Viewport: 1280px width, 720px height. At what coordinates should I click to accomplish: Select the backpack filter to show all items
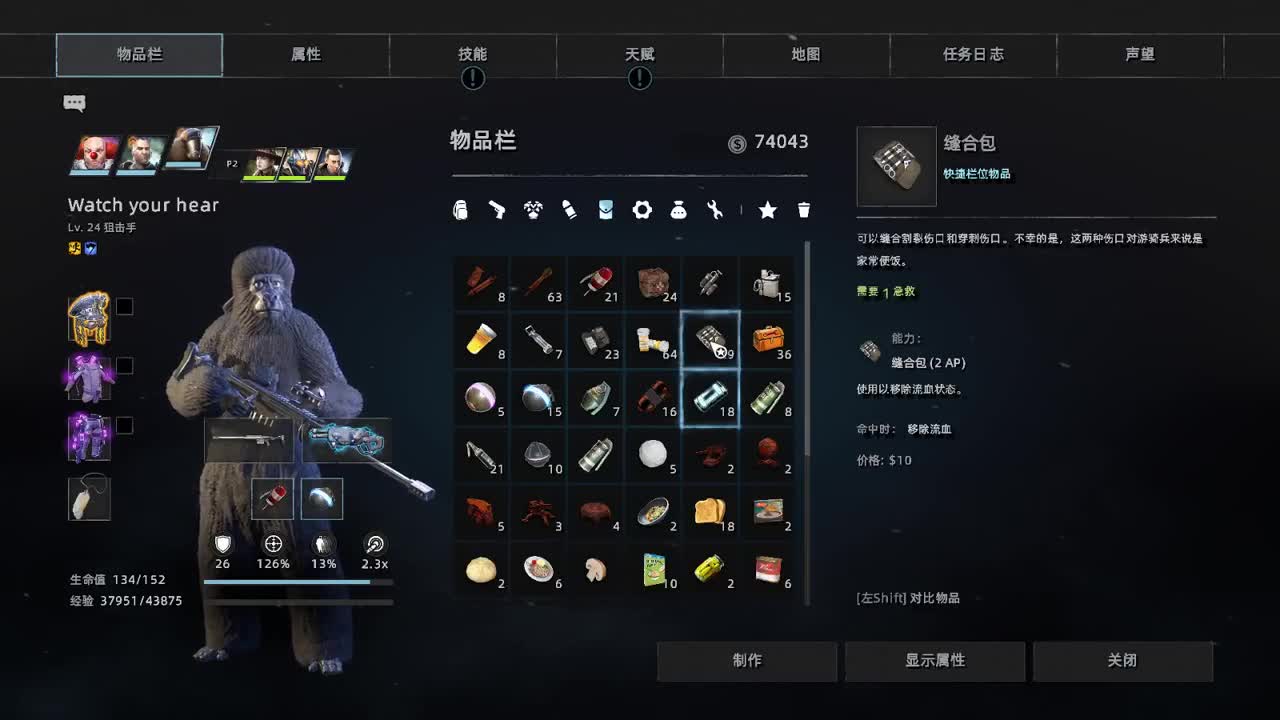click(x=460, y=210)
